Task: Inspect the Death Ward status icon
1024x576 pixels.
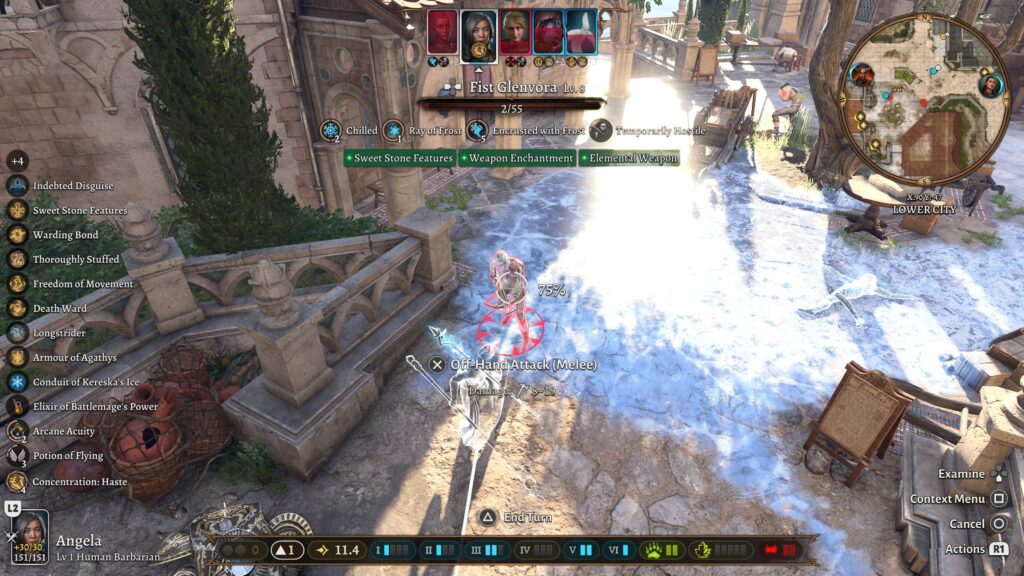Action: click(x=17, y=308)
